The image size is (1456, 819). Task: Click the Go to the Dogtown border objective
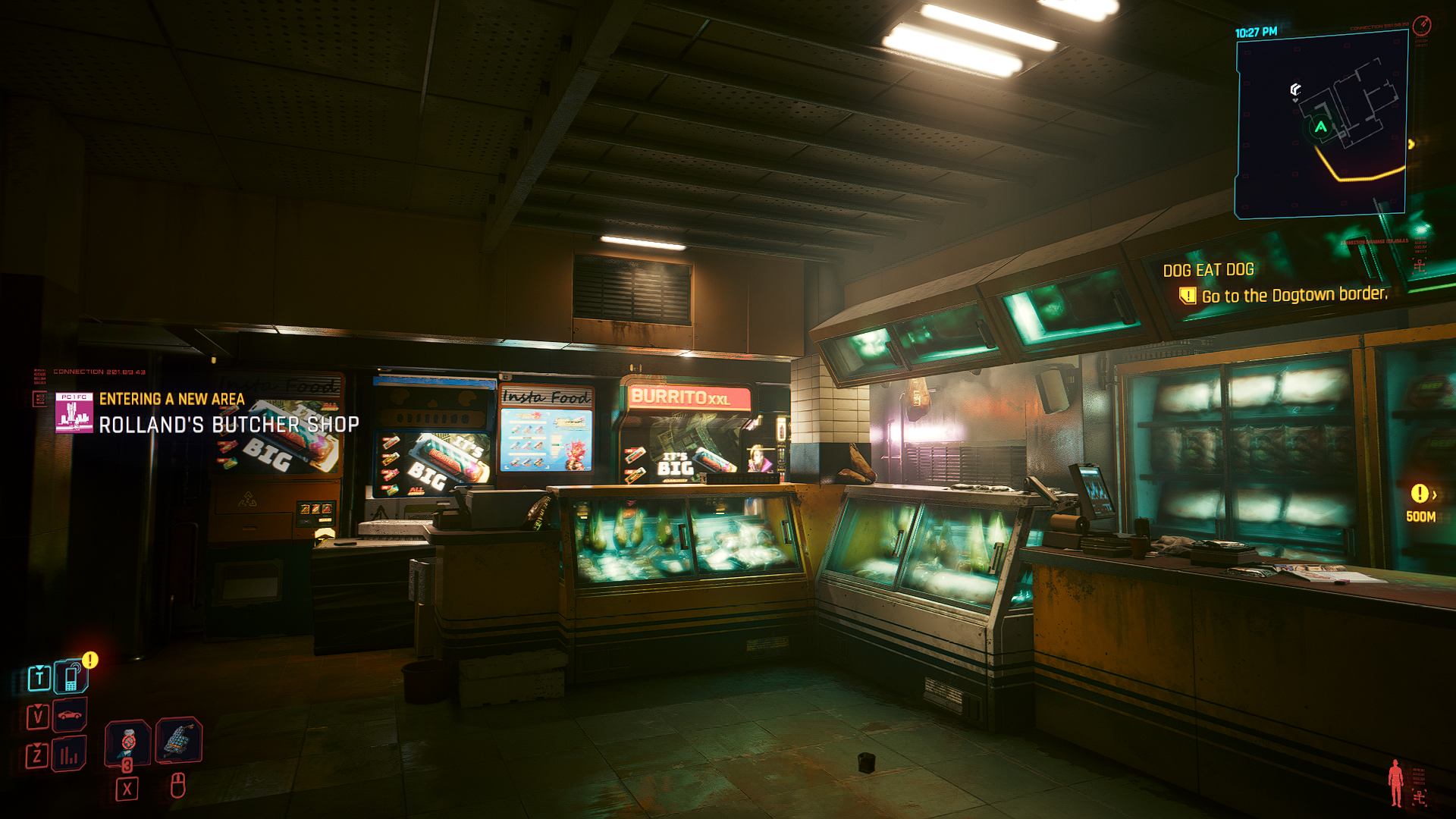pos(1293,295)
